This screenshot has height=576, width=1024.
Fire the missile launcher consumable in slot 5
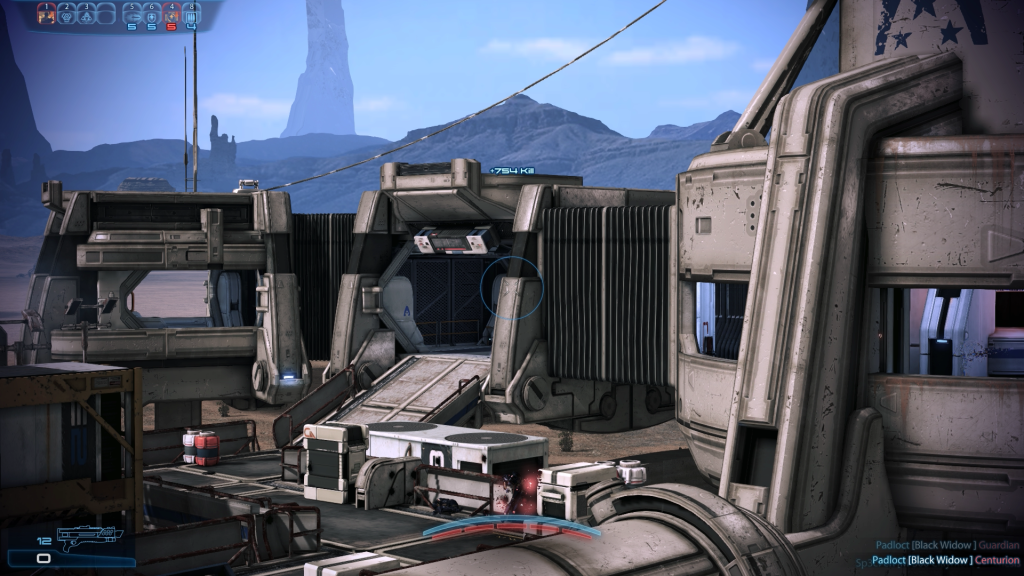(x=131, y=14)
